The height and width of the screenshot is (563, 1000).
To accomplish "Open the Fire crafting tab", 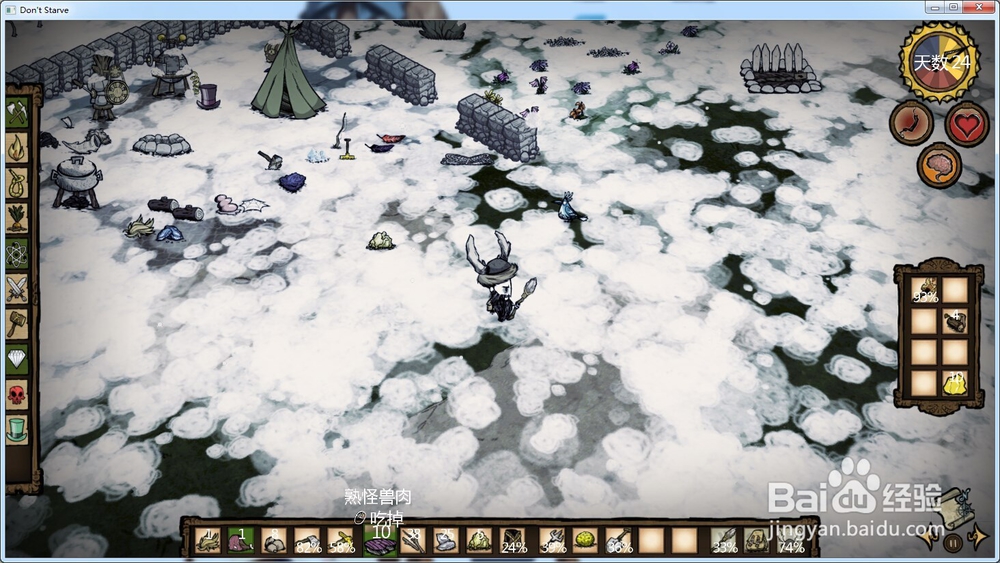I will pyautogui.click(x=18, y=148).
